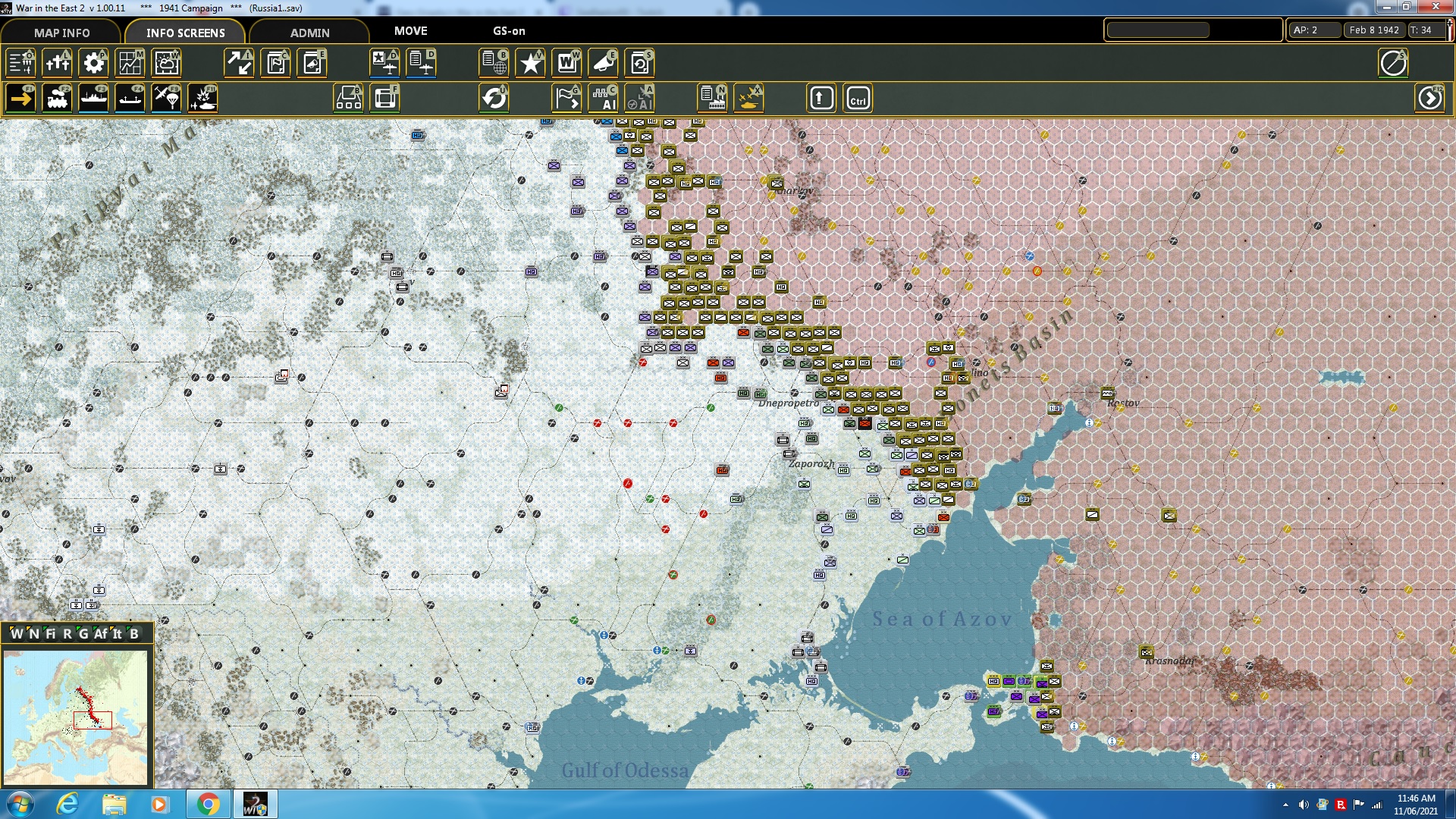
Task: Select the F1 movement mode arrow tool
Action: click(20, 98)
